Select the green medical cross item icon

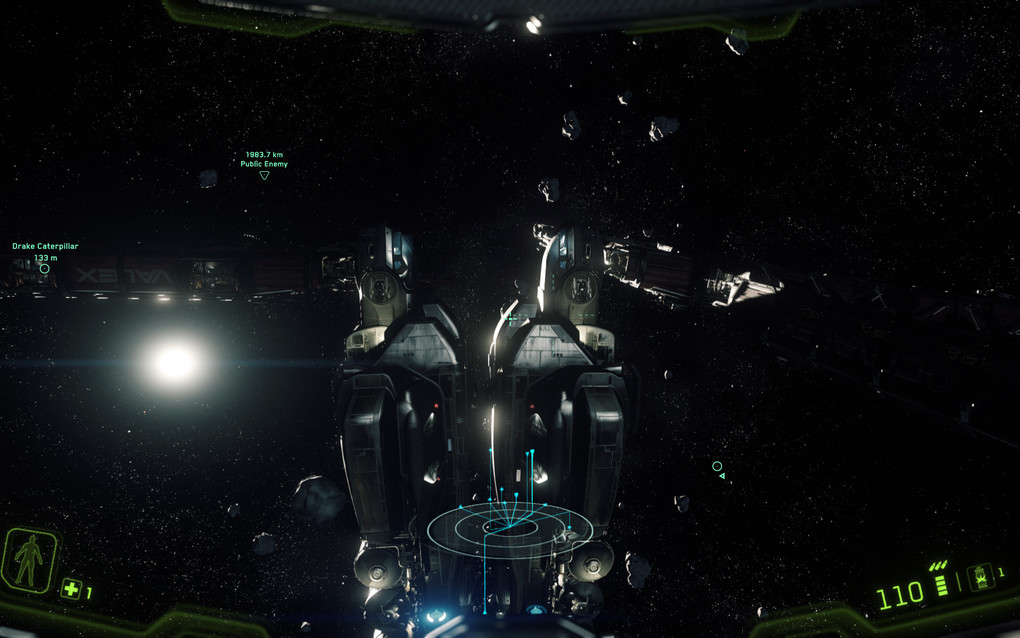(x=70, y=589)
